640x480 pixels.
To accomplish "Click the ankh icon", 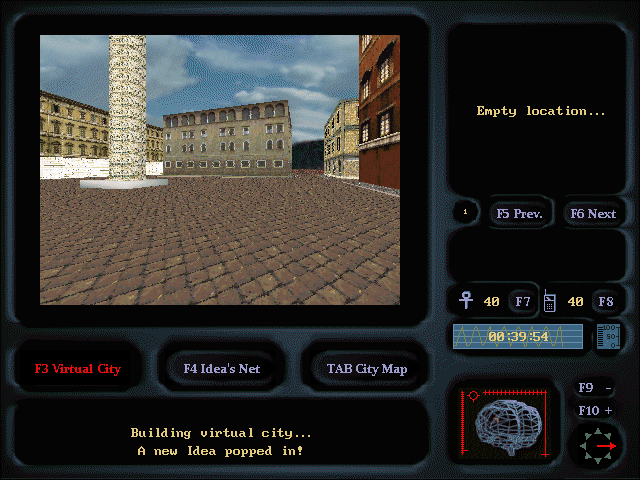I will tap(466, 300).
